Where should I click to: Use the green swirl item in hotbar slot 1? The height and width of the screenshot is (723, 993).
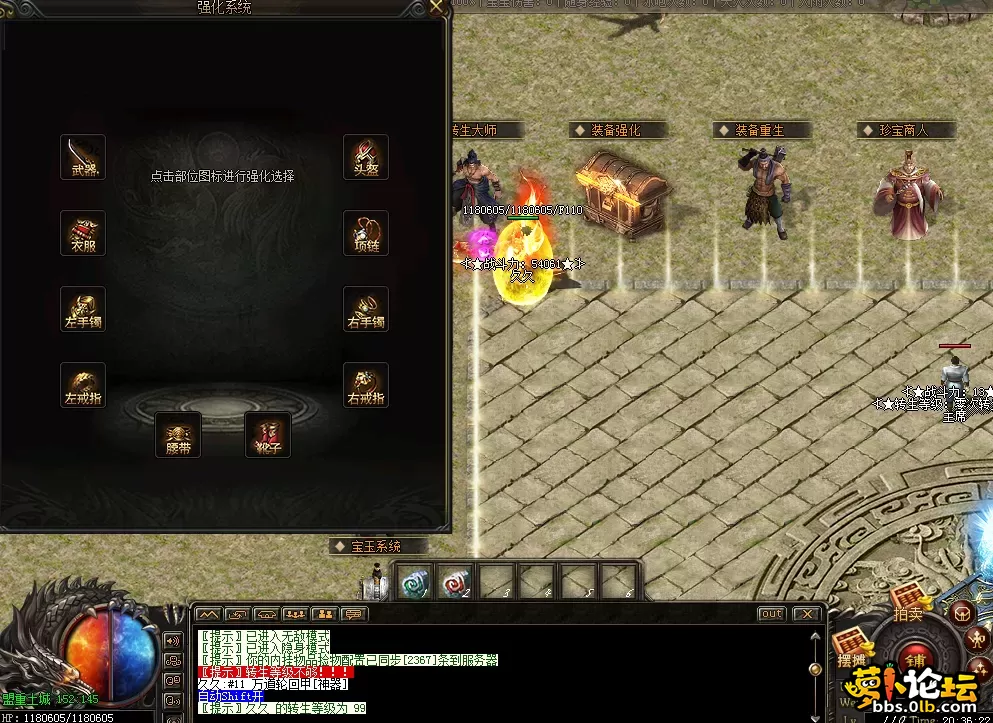414,580
